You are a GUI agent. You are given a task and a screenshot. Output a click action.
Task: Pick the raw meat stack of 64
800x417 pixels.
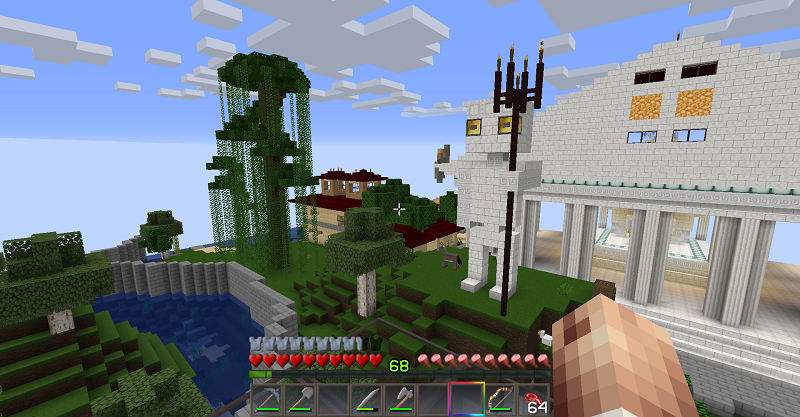(531, 398)
